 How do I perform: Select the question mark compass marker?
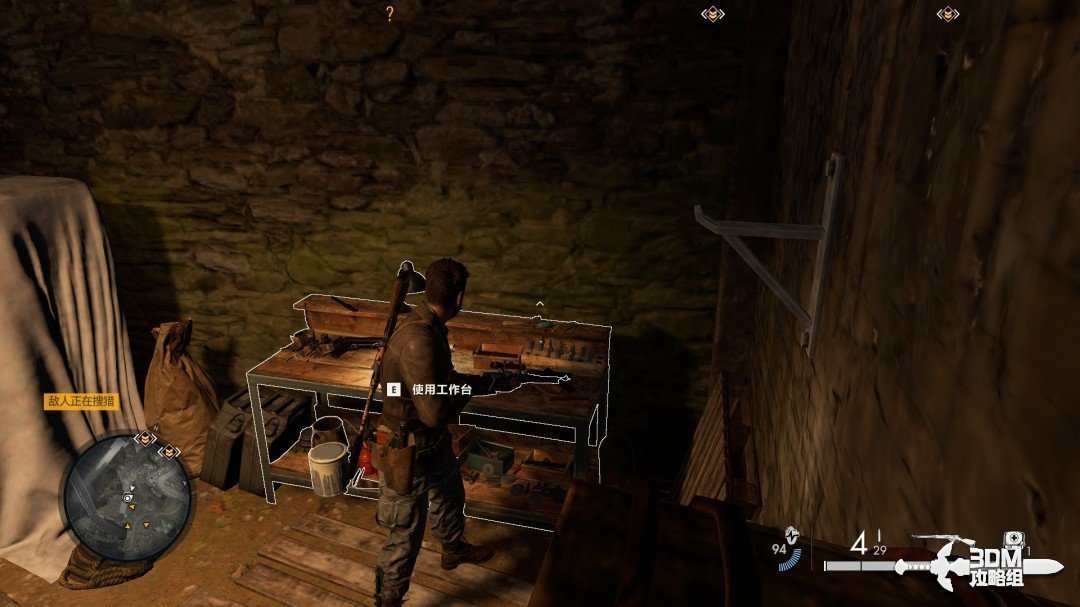tap(390, 13)
